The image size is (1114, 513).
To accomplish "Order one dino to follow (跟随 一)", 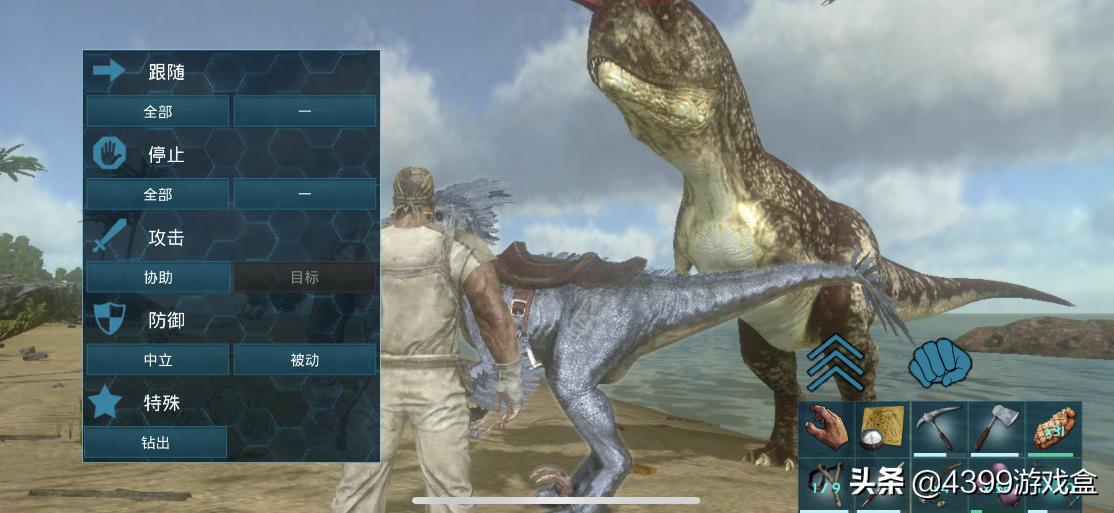I will click(305, 111).
